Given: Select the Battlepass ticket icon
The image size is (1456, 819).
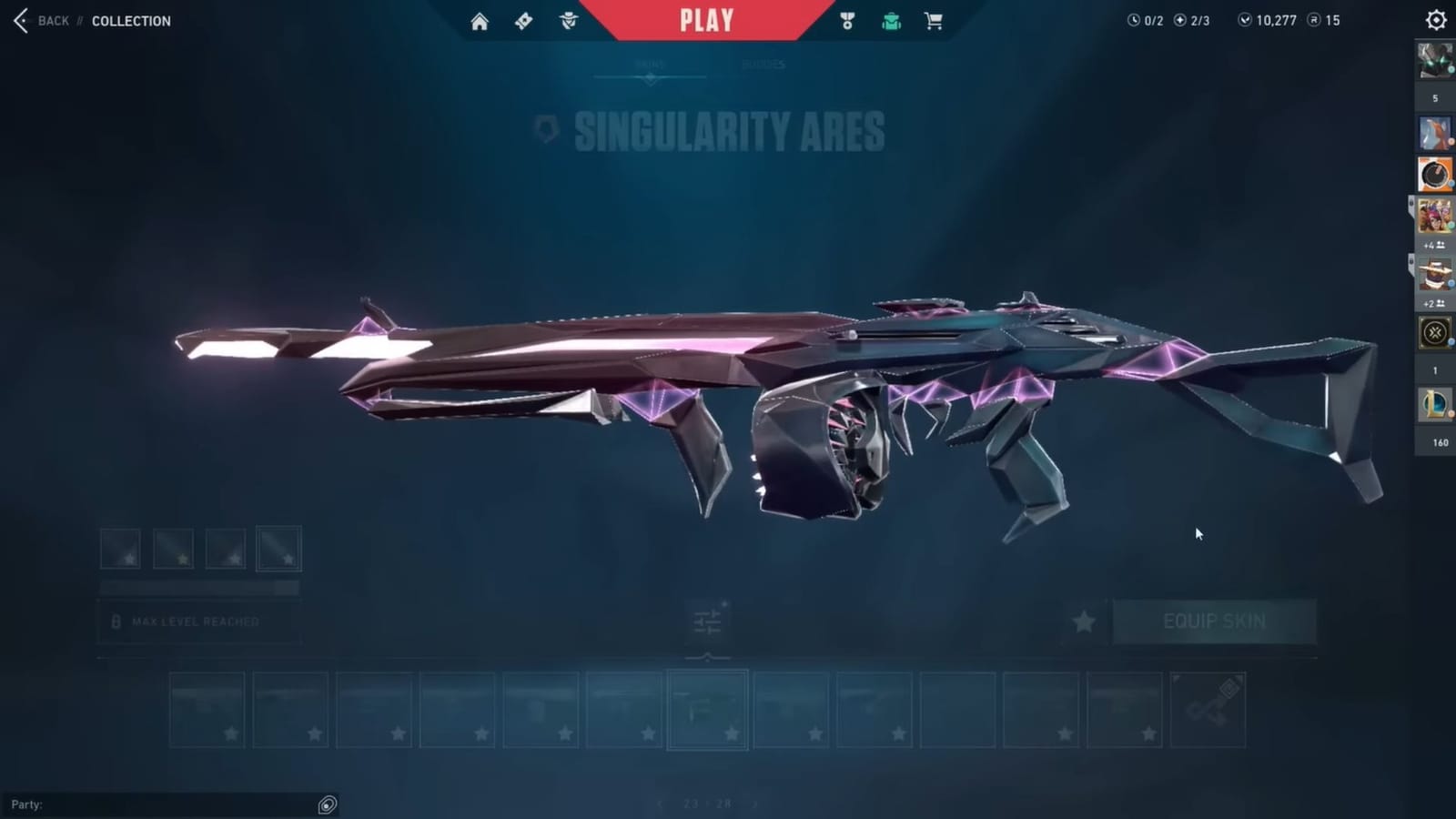Looking at the screenshot, I should click(x=523, y=20).
